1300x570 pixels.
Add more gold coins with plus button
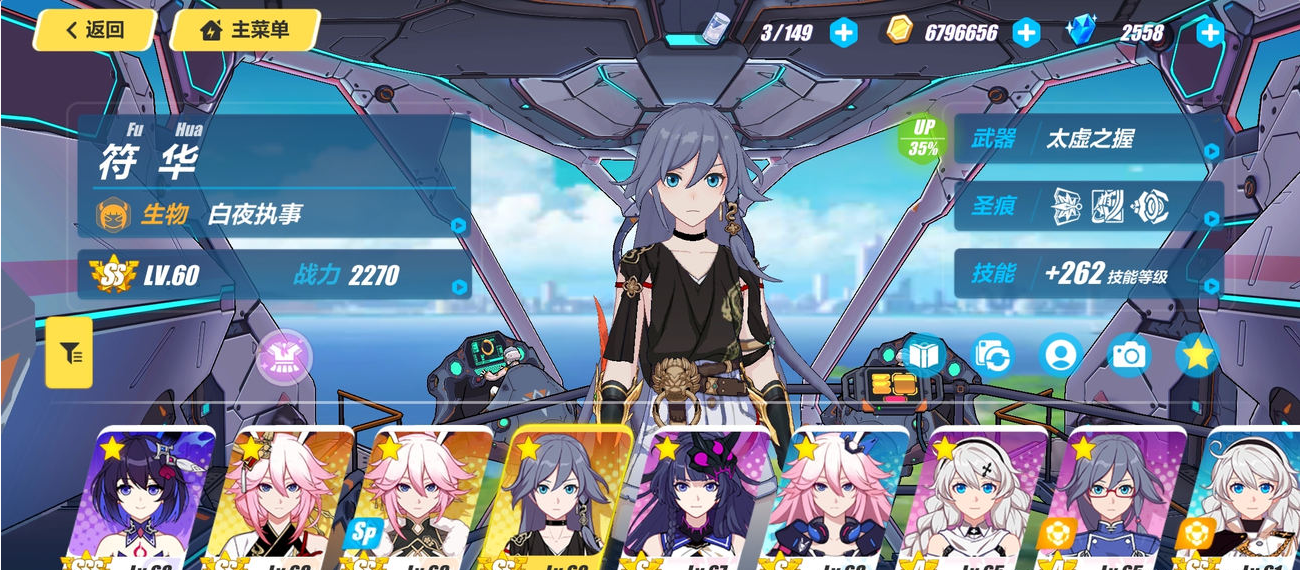[x=1027, y=32]
